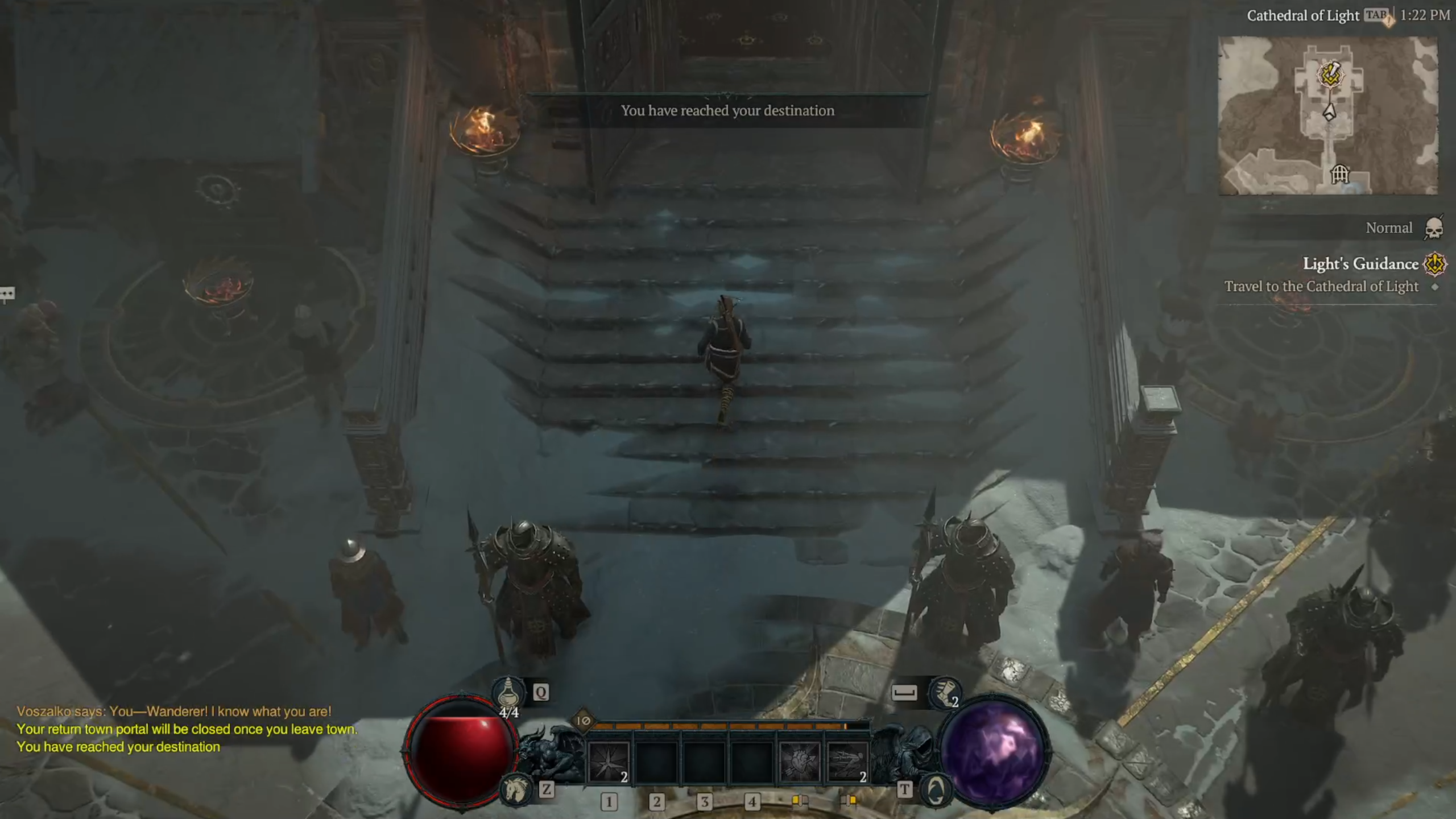
Task: Open the Light's Guidance quest tracker
Action: [1360, 264]
